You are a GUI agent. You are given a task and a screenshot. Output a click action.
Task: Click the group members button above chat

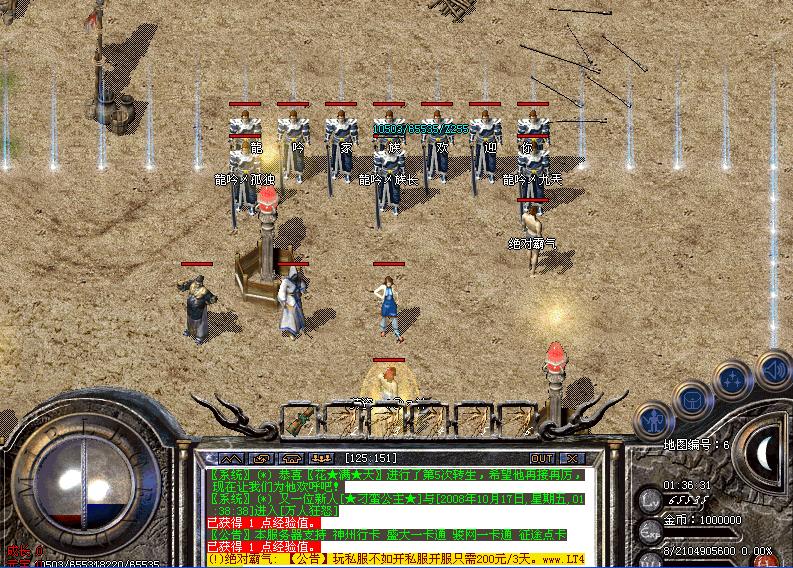(323, 459)
